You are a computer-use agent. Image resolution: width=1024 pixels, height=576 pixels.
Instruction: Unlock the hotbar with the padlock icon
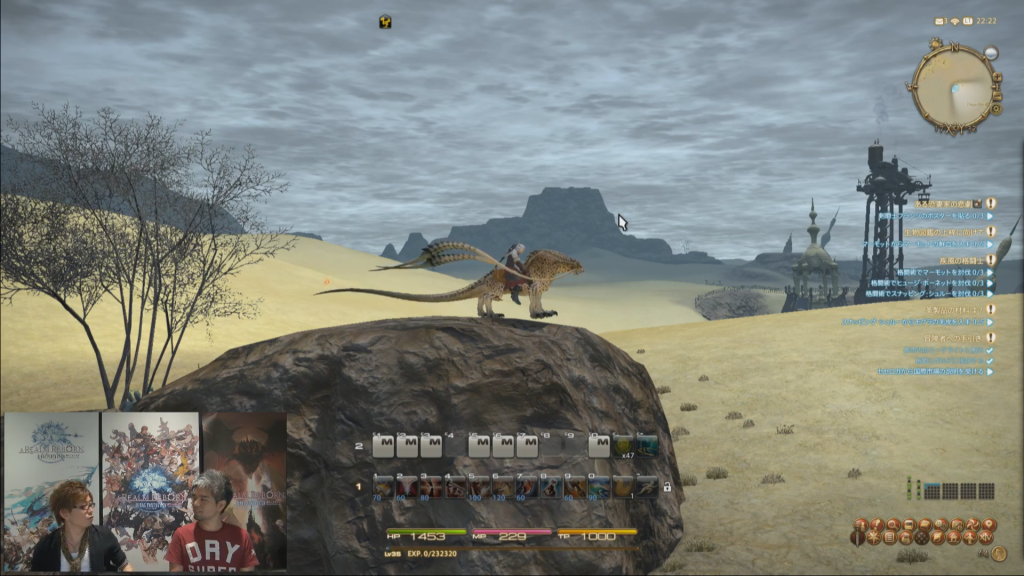click(x=666, y=487)
